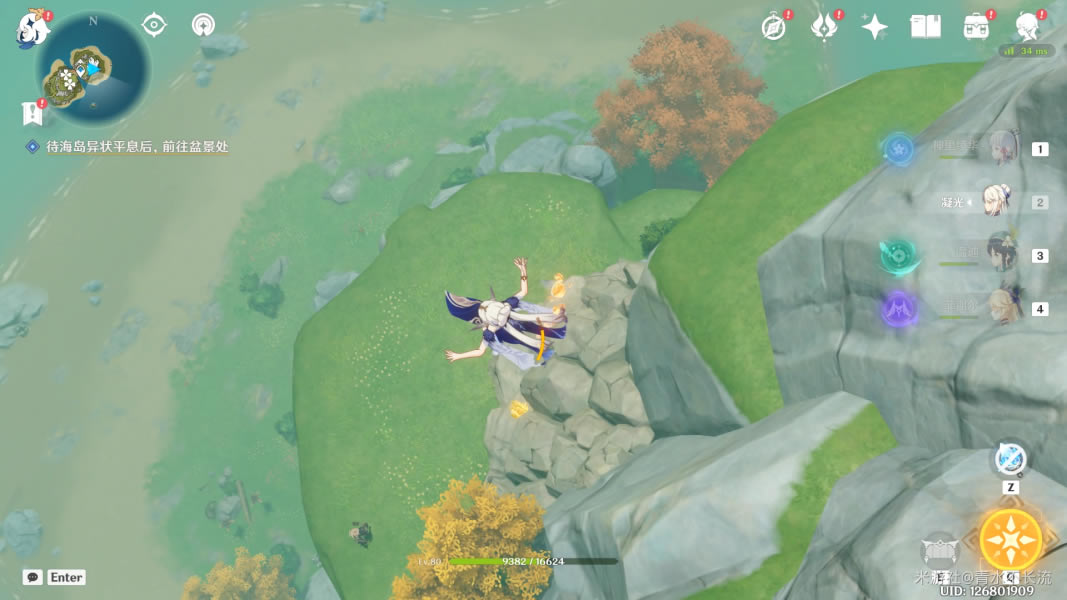Switch to Fischl in party slot 4
Image resolution: width=1067 pixels, height=600 pixels.
click(1003, 308)
